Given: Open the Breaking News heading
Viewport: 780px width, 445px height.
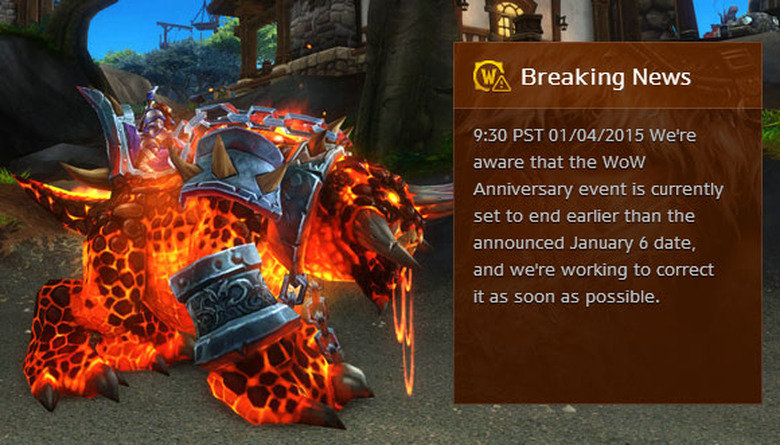Looking at the screenshot, I should 606,77.
